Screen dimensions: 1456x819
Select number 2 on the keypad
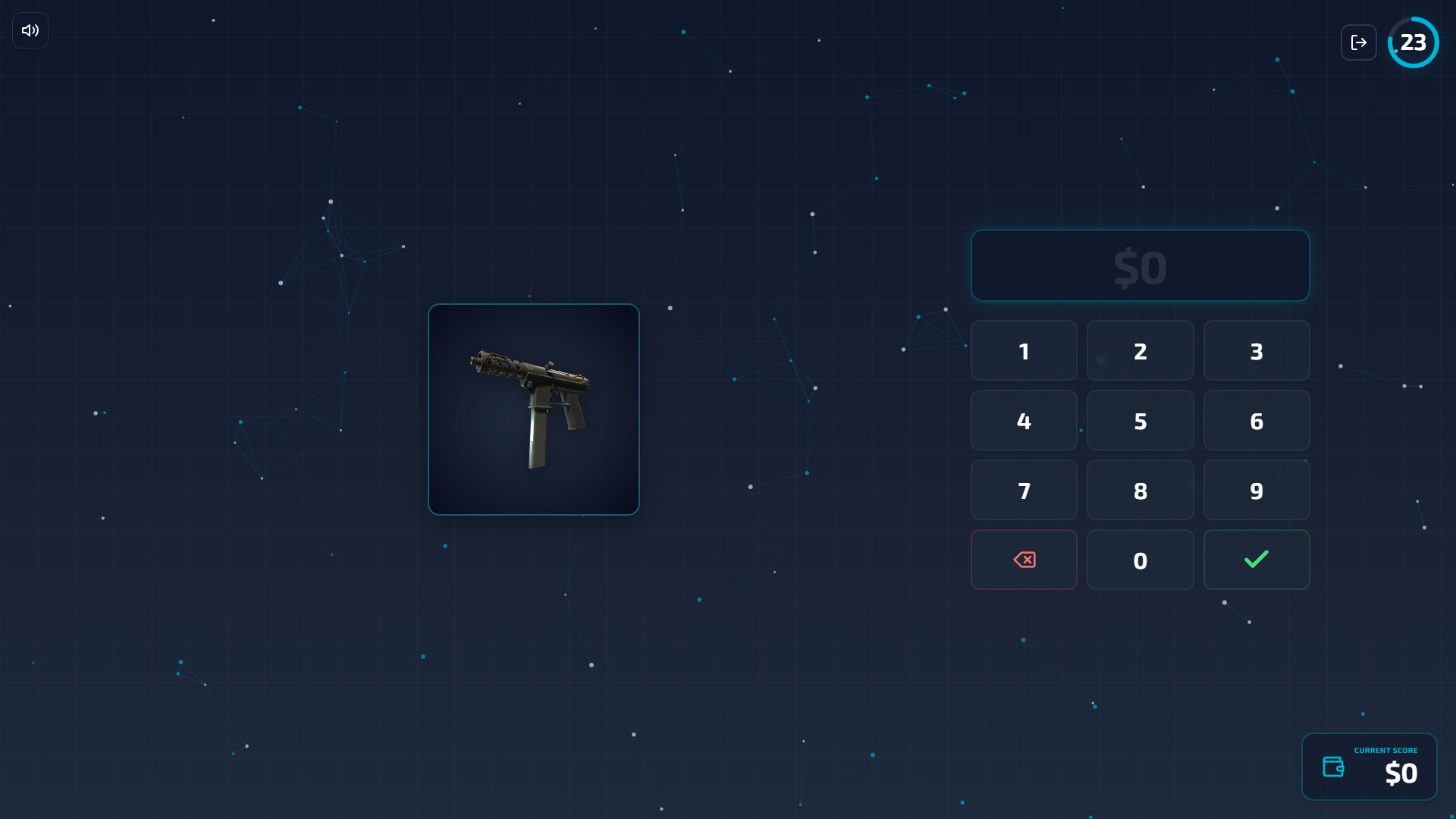1140,350
